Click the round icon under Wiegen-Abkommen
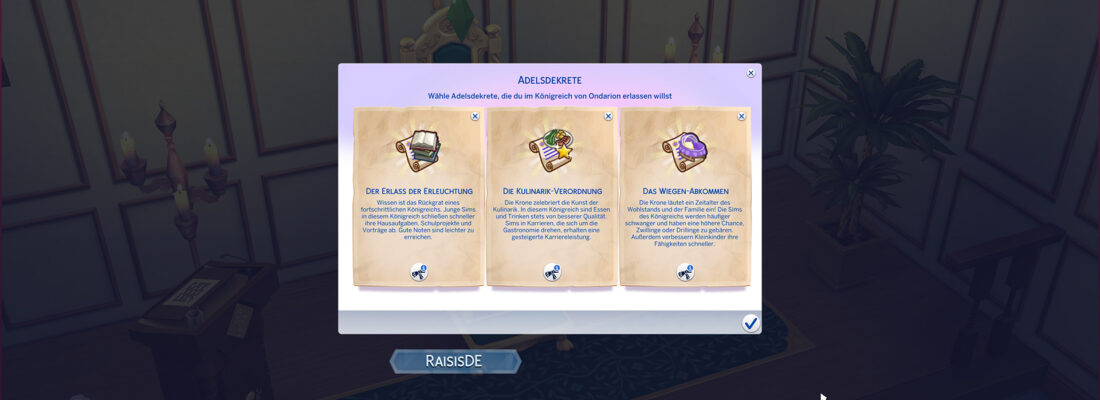Image resolution: width=1100 pixels, height=400 pixels. 685,272
